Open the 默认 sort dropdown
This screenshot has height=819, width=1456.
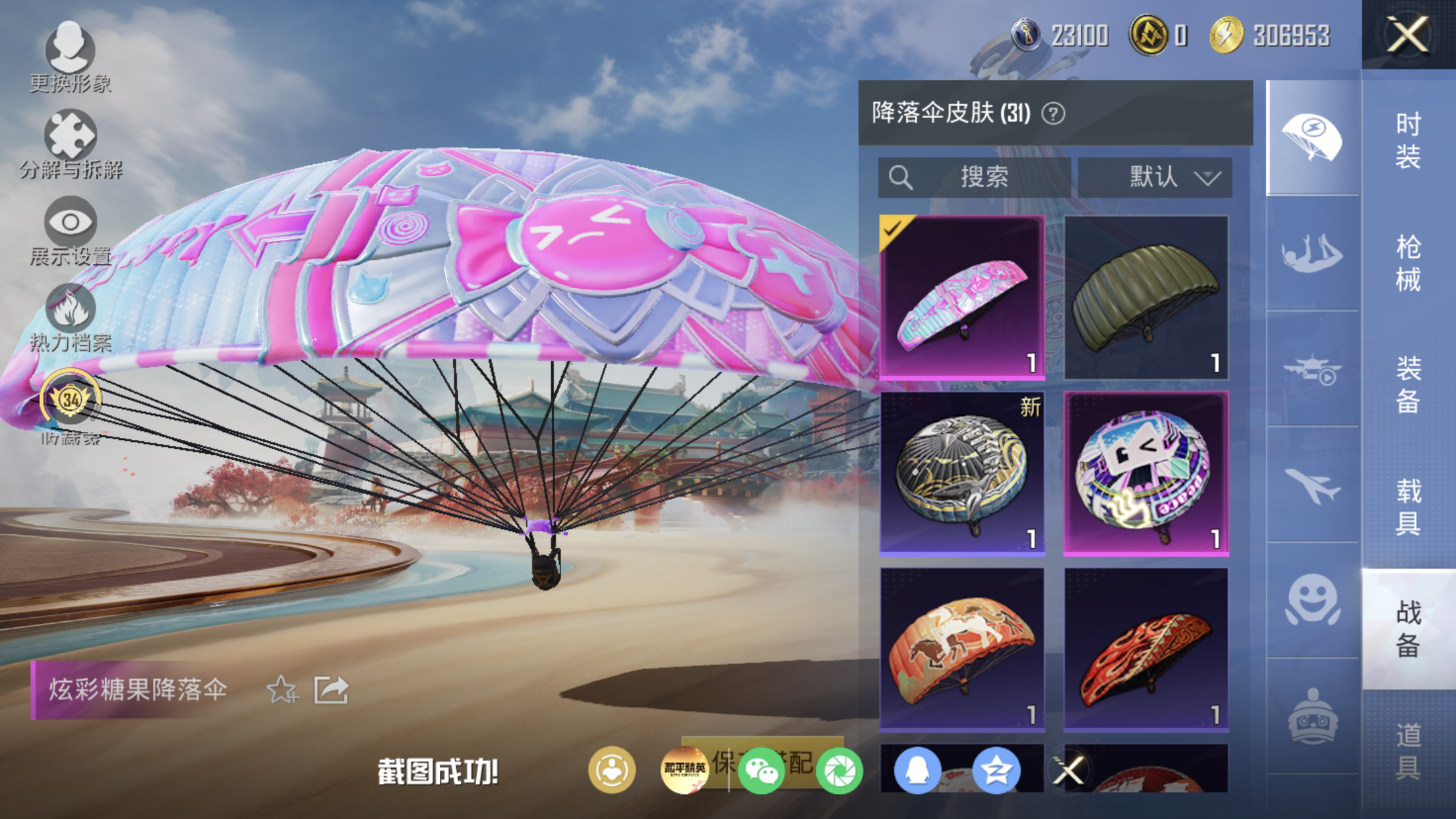(x=1155, y=177)
